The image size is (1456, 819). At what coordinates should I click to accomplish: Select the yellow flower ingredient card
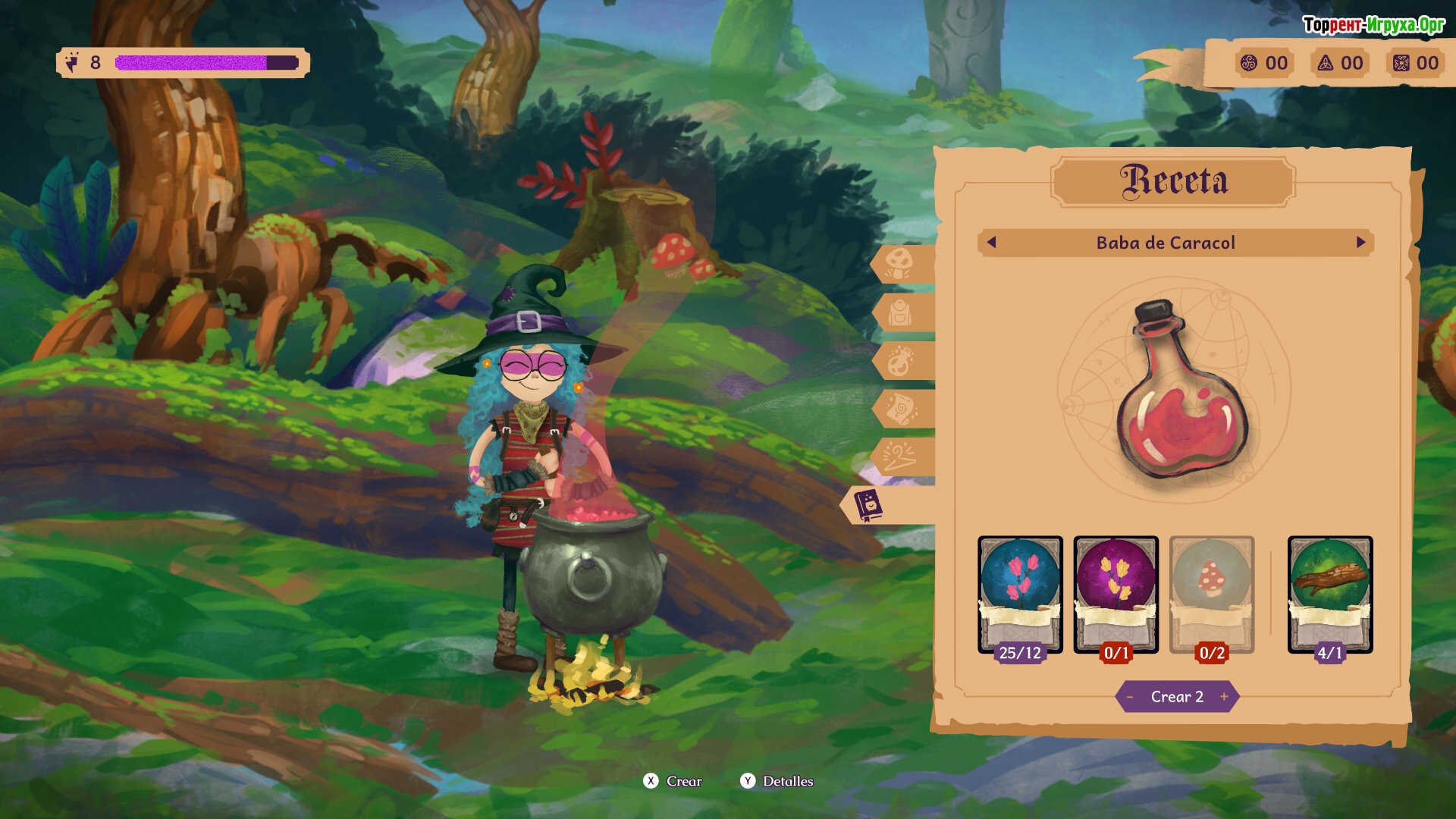1116,595
